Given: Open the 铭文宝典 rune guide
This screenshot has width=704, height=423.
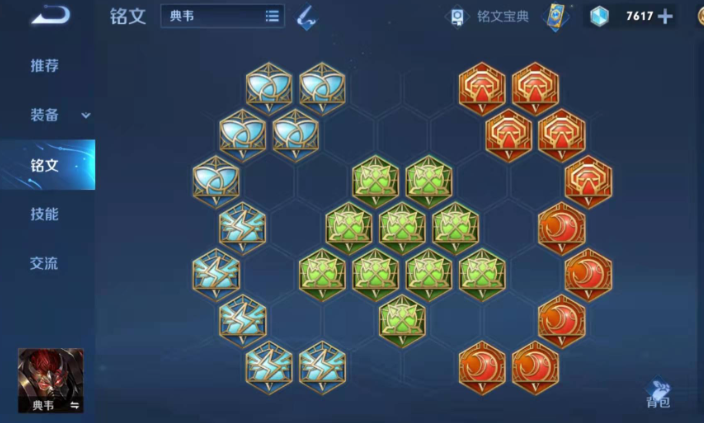Looking at the screenshot, I should pos(491,16).
